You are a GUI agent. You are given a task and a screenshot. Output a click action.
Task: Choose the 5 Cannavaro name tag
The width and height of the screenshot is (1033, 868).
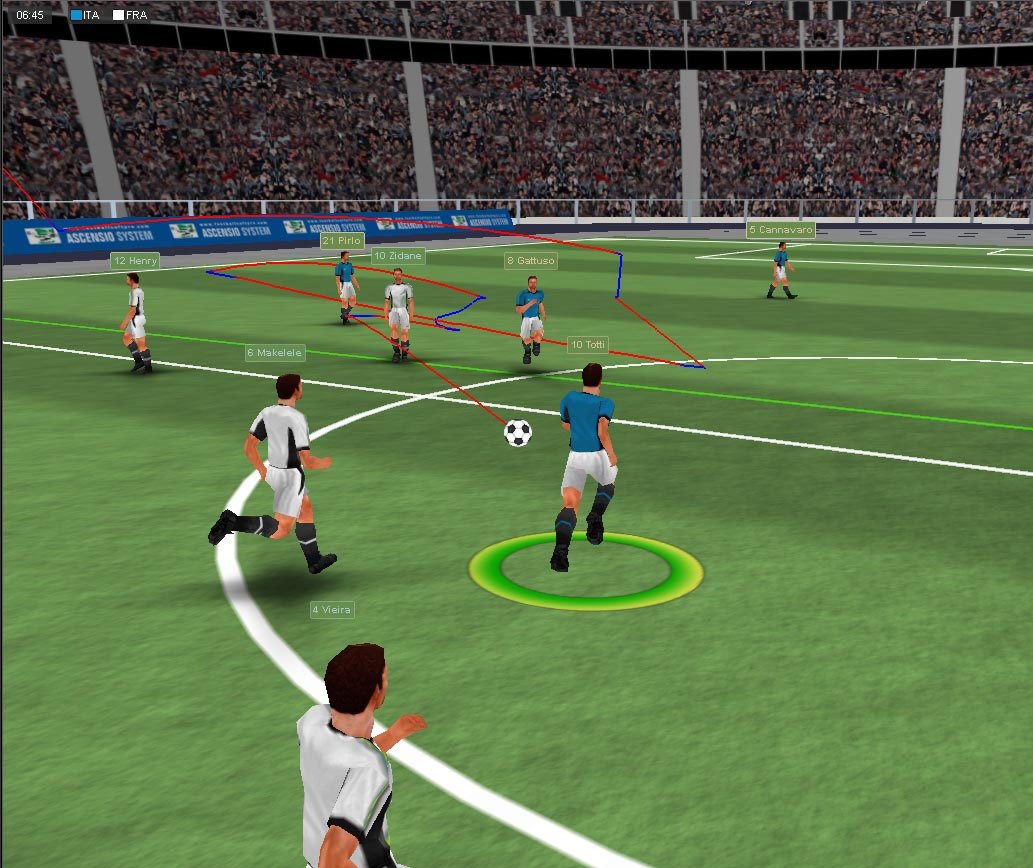coord(781,230)
